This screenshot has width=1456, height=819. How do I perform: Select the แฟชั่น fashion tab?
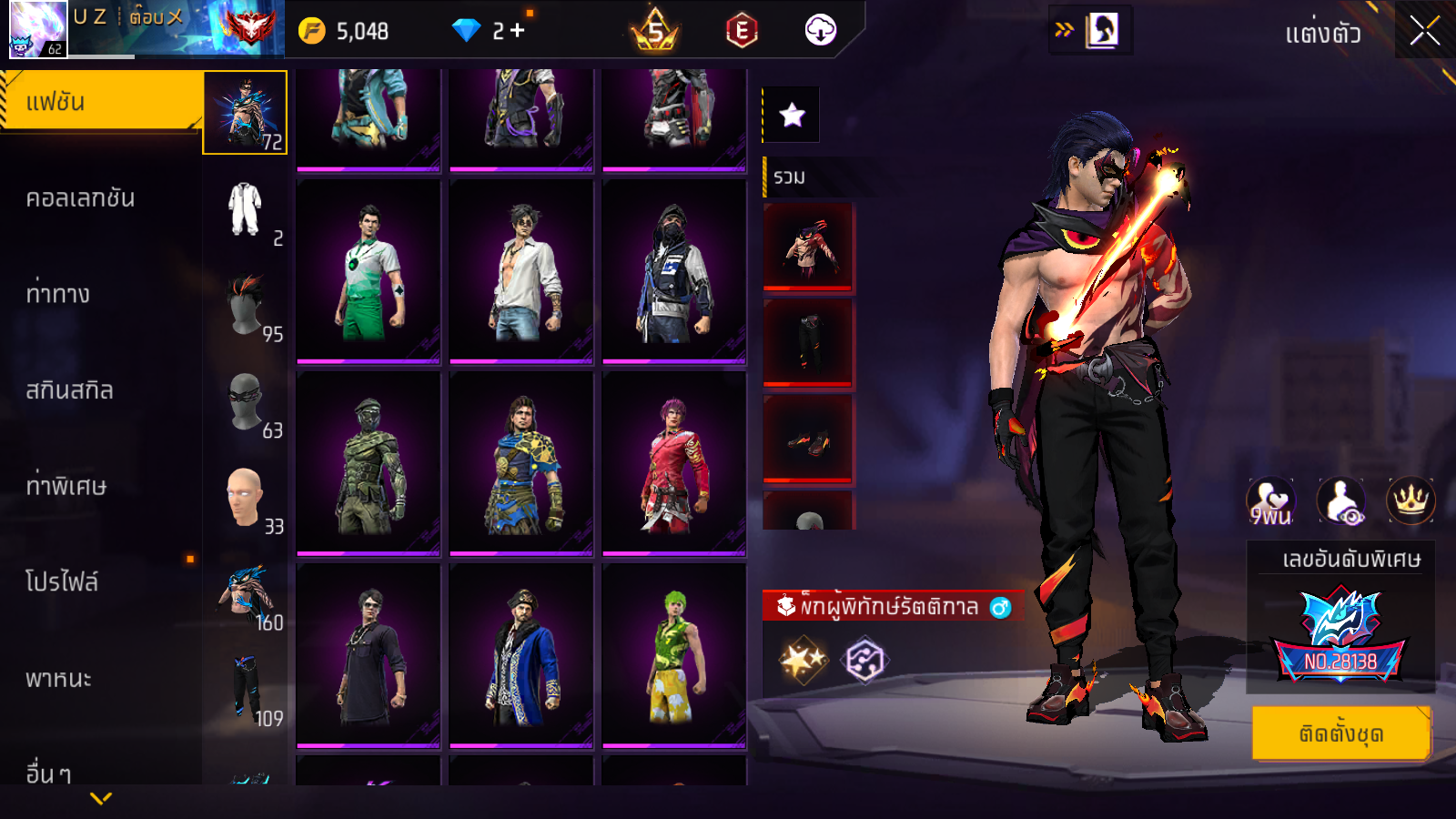[x=100, y=102]
